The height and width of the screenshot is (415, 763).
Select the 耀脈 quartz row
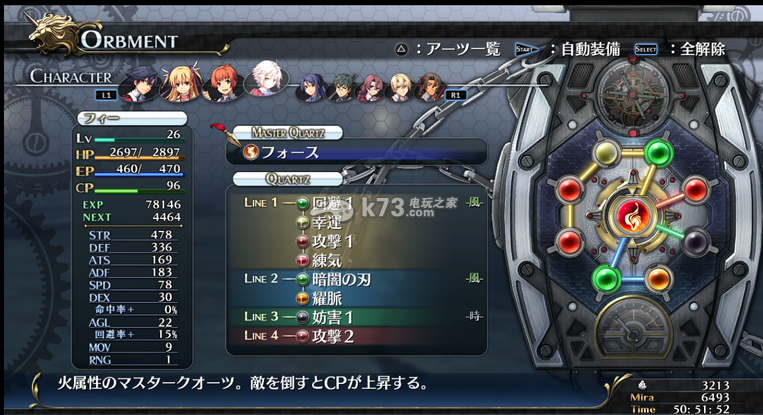329,298
